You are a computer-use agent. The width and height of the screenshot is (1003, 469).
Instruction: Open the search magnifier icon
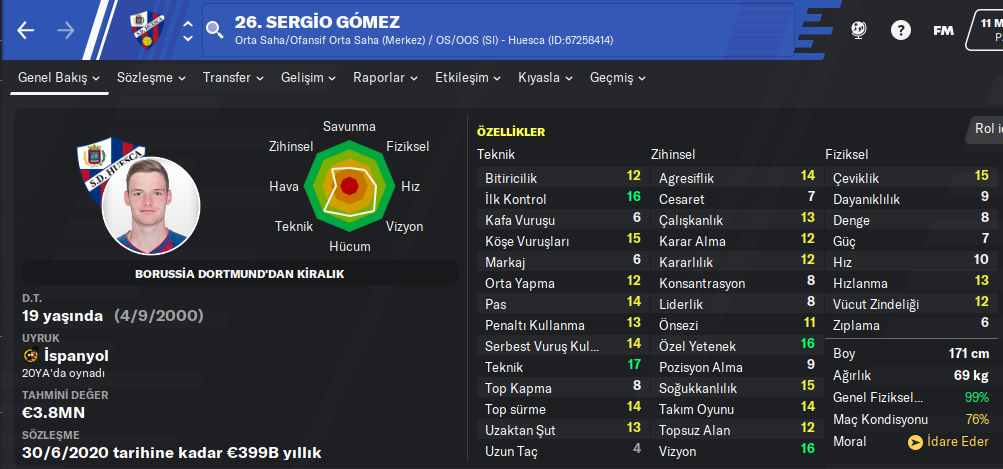coord(215,30)
